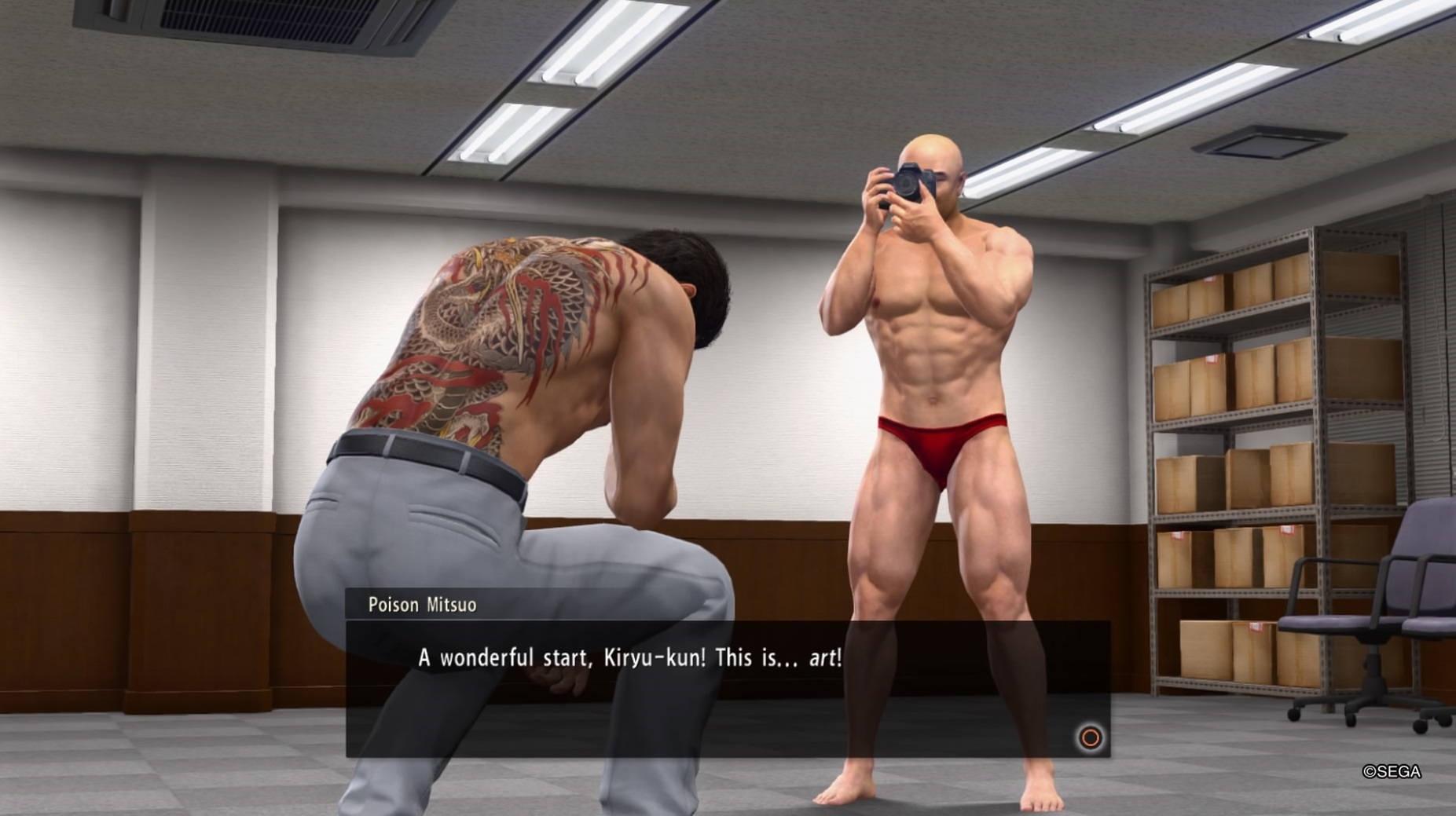This screenshot has height=816, width=1456.
Task: Select the Poison Mitsuo name plate
Action: (422, 606)
